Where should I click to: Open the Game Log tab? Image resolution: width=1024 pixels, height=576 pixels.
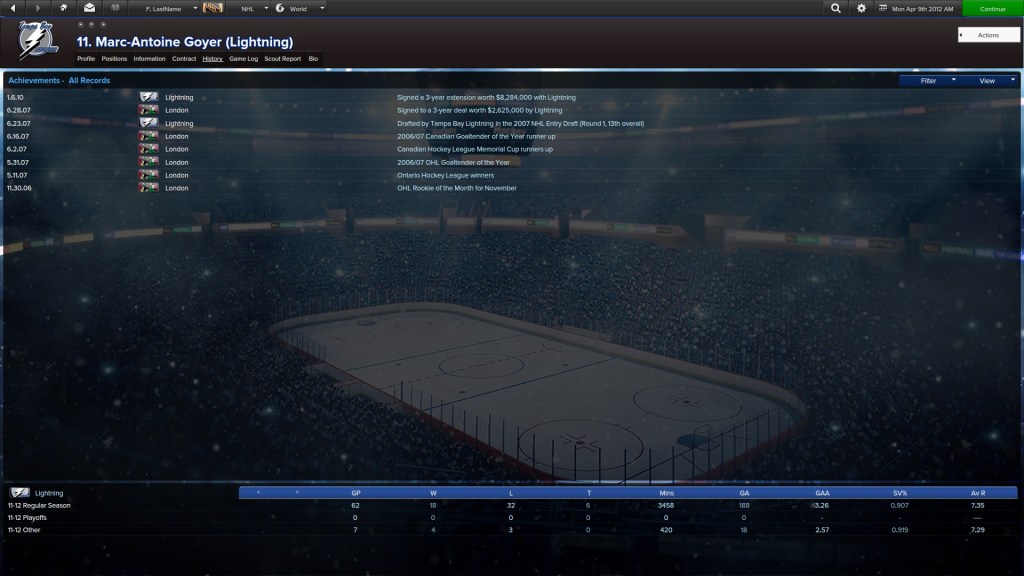click(244, 59)
